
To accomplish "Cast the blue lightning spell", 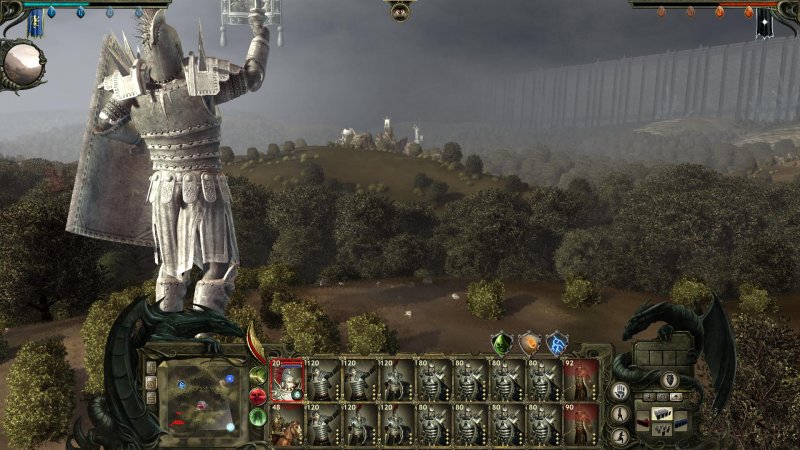I will (x=557, y=343).
